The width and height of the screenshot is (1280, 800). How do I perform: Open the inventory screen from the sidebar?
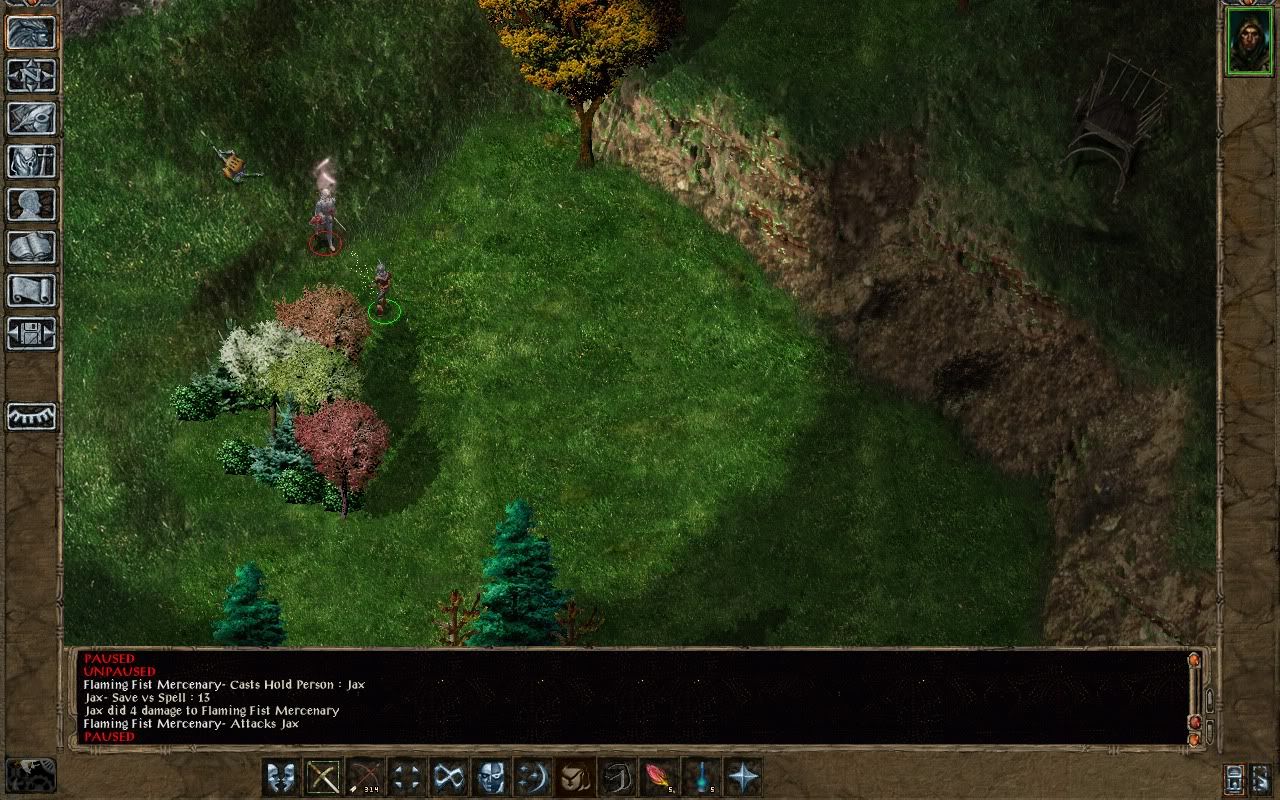point(32,161)
